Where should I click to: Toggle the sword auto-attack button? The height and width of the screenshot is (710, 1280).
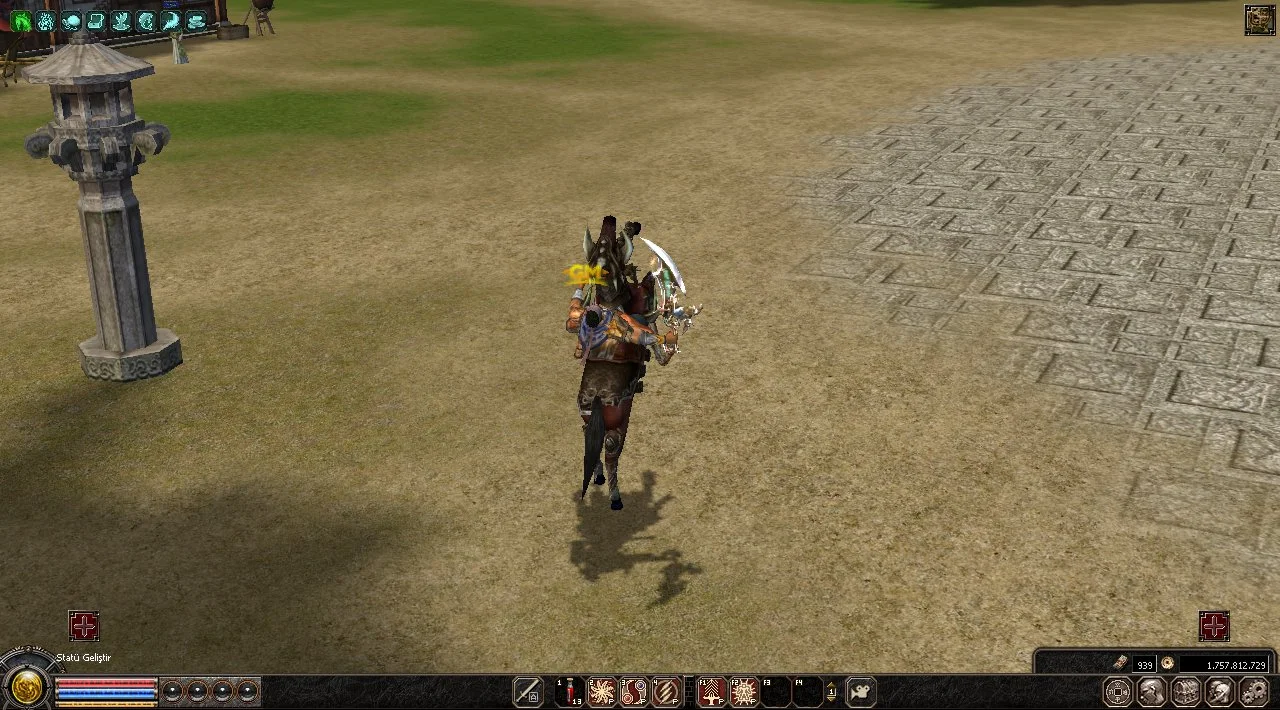[527, 691]
